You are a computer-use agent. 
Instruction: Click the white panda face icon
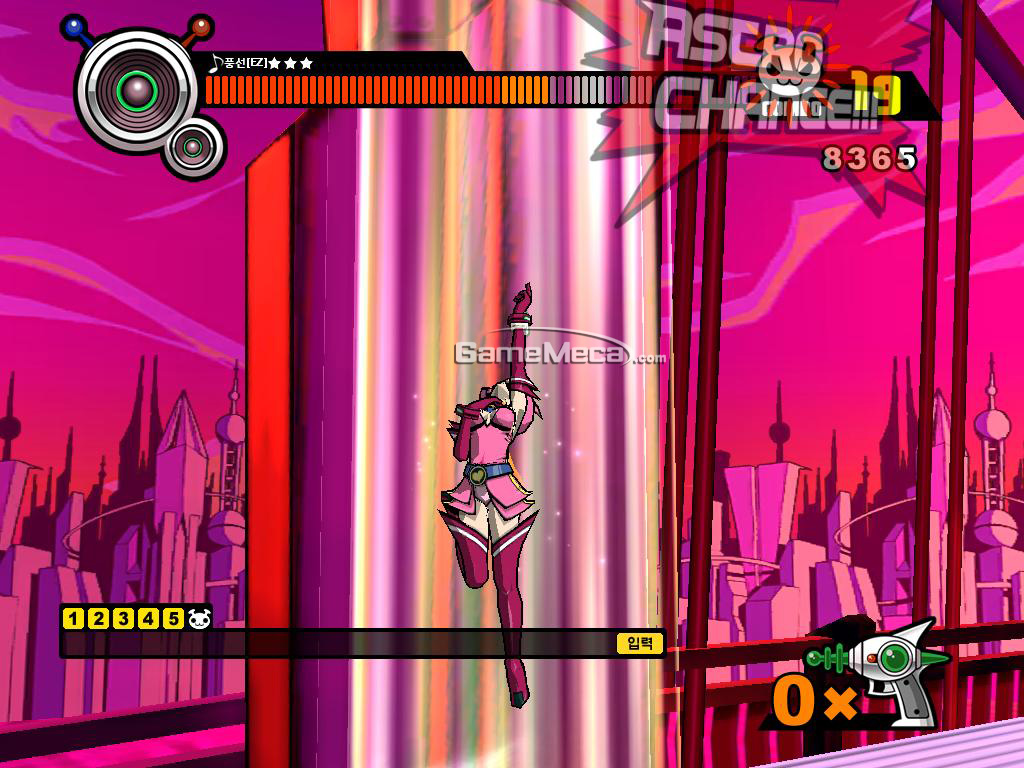[199, 618]
